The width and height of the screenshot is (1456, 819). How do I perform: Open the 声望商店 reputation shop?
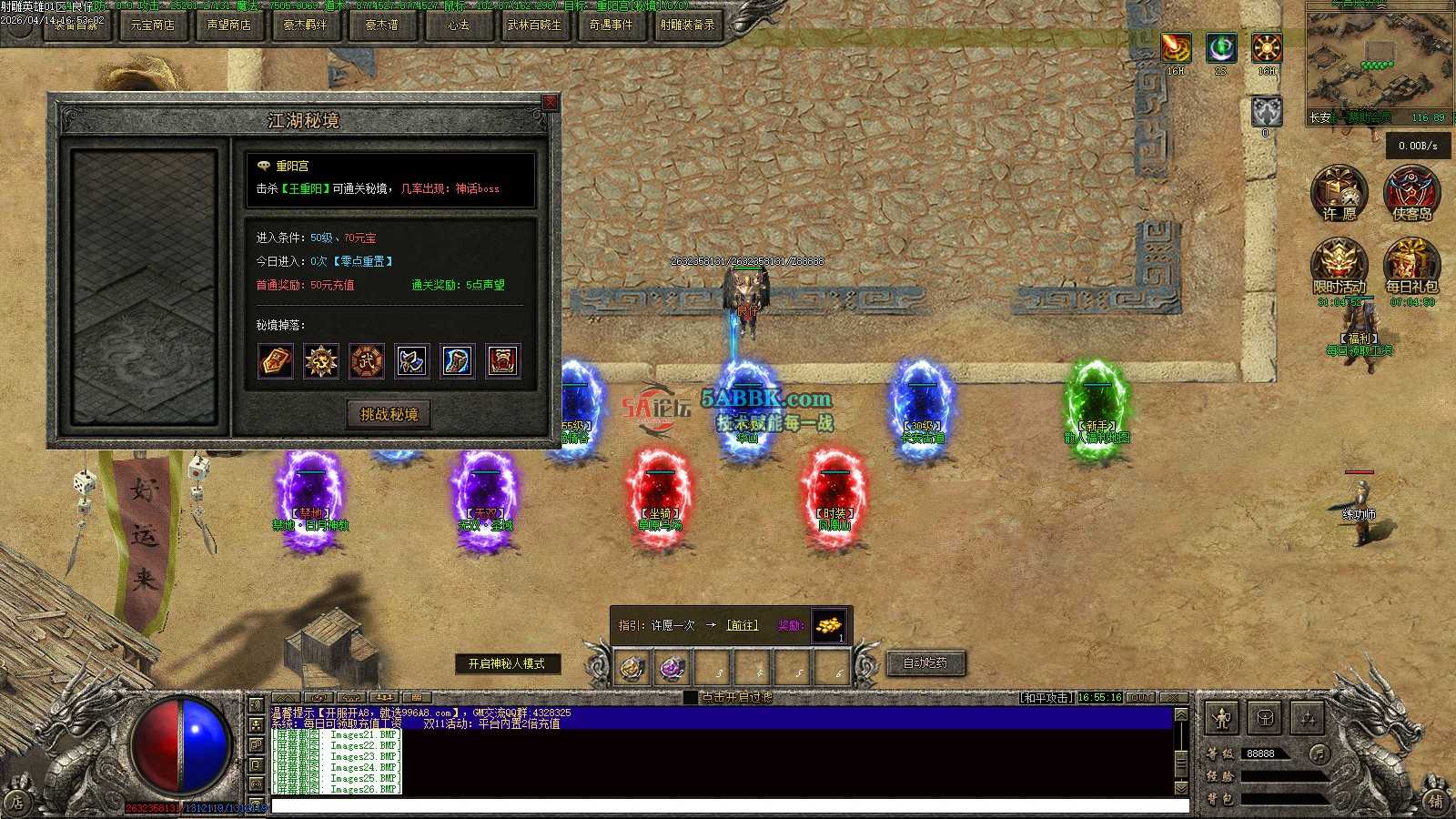[x=228, y=25]
